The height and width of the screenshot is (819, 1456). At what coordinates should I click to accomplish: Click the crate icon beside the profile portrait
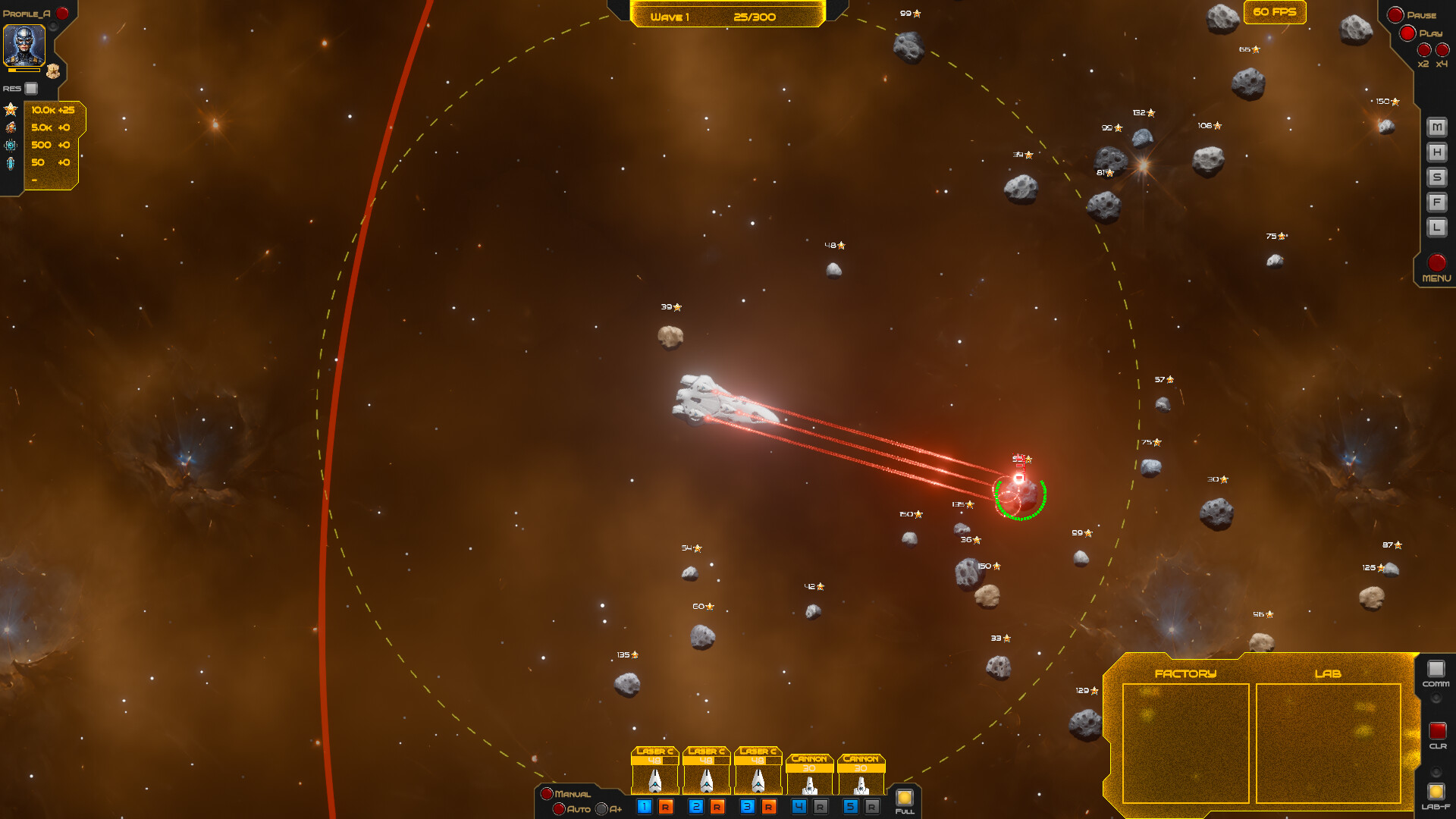(52, 71)
